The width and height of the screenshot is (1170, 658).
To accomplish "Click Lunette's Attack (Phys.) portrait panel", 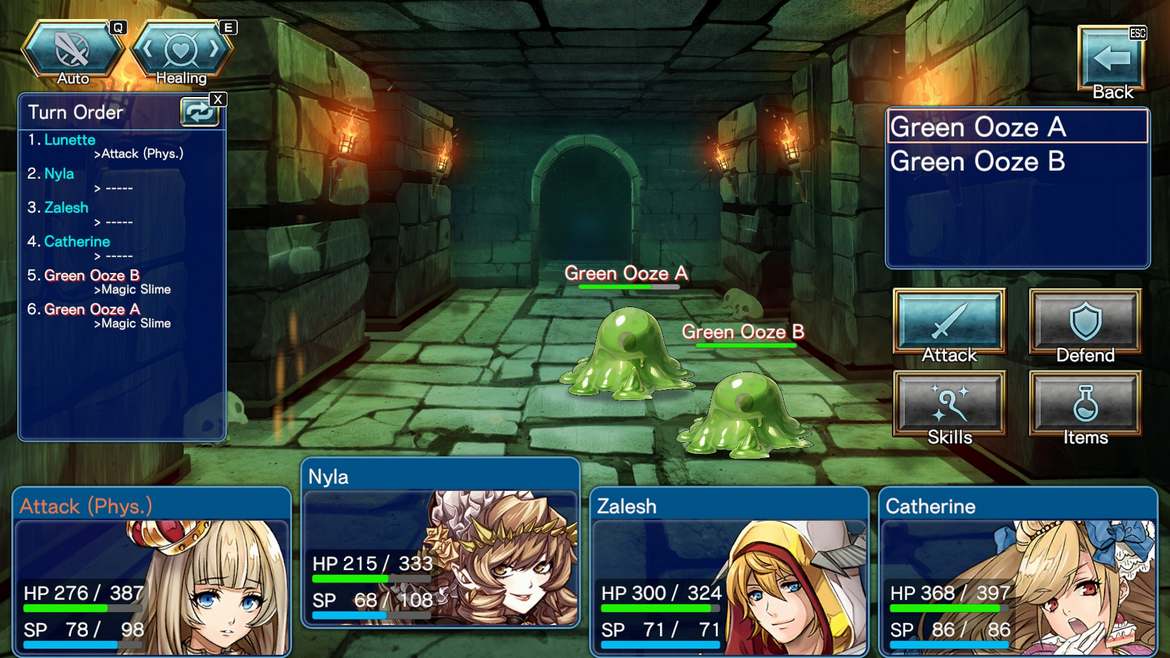I will (x=151, y=572).
